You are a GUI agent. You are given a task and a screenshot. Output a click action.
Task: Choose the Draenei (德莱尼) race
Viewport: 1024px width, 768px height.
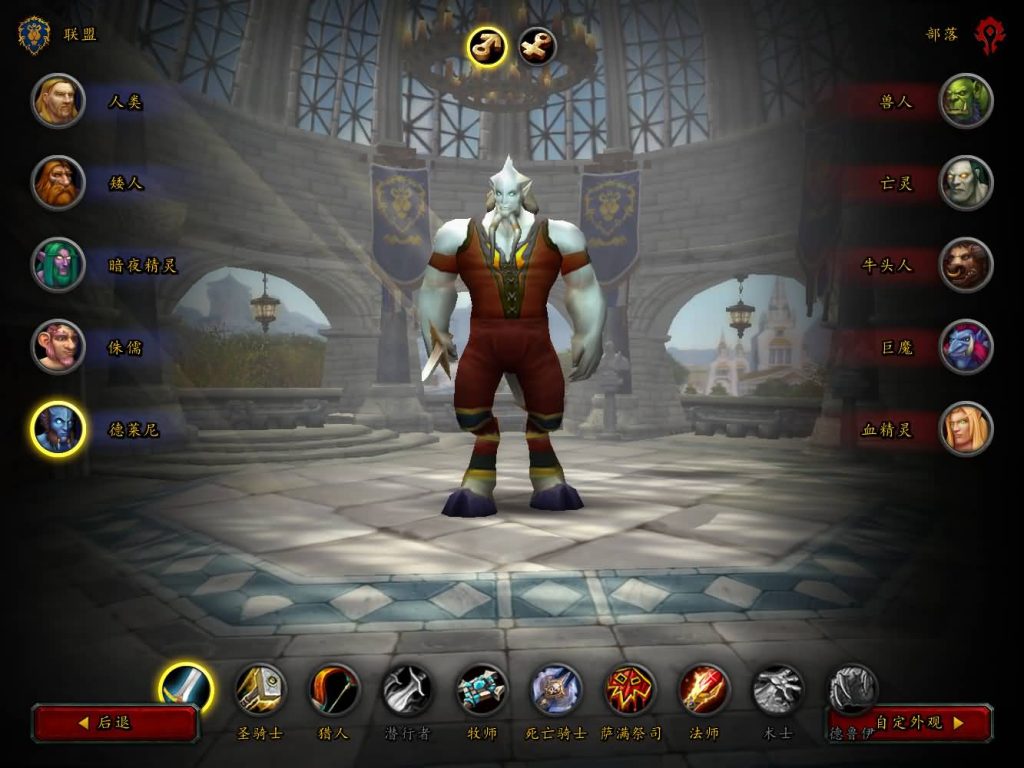coord(58,429)
